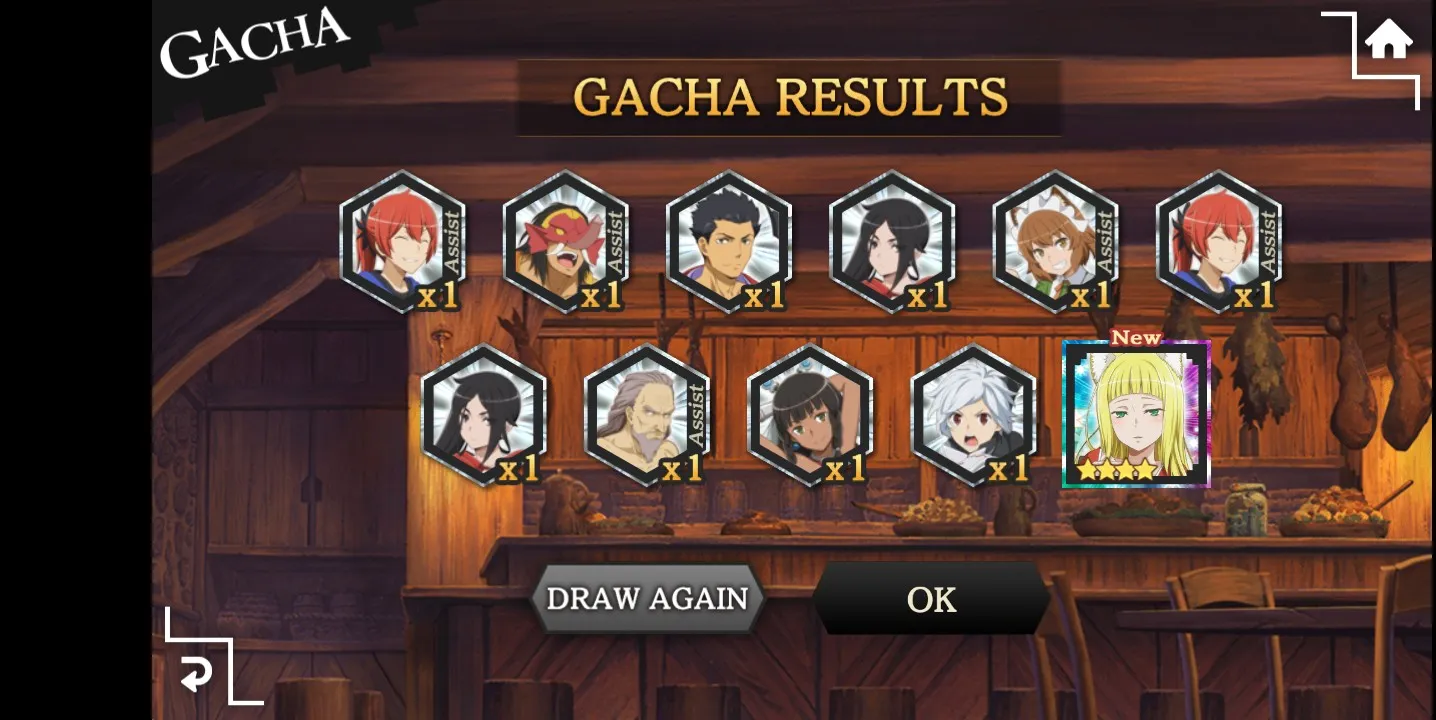Image resolution: width=1436 pixels, height=720 pixels.
Task: Choose the white-haired boy result hexagon
Action: click(974, 415)
